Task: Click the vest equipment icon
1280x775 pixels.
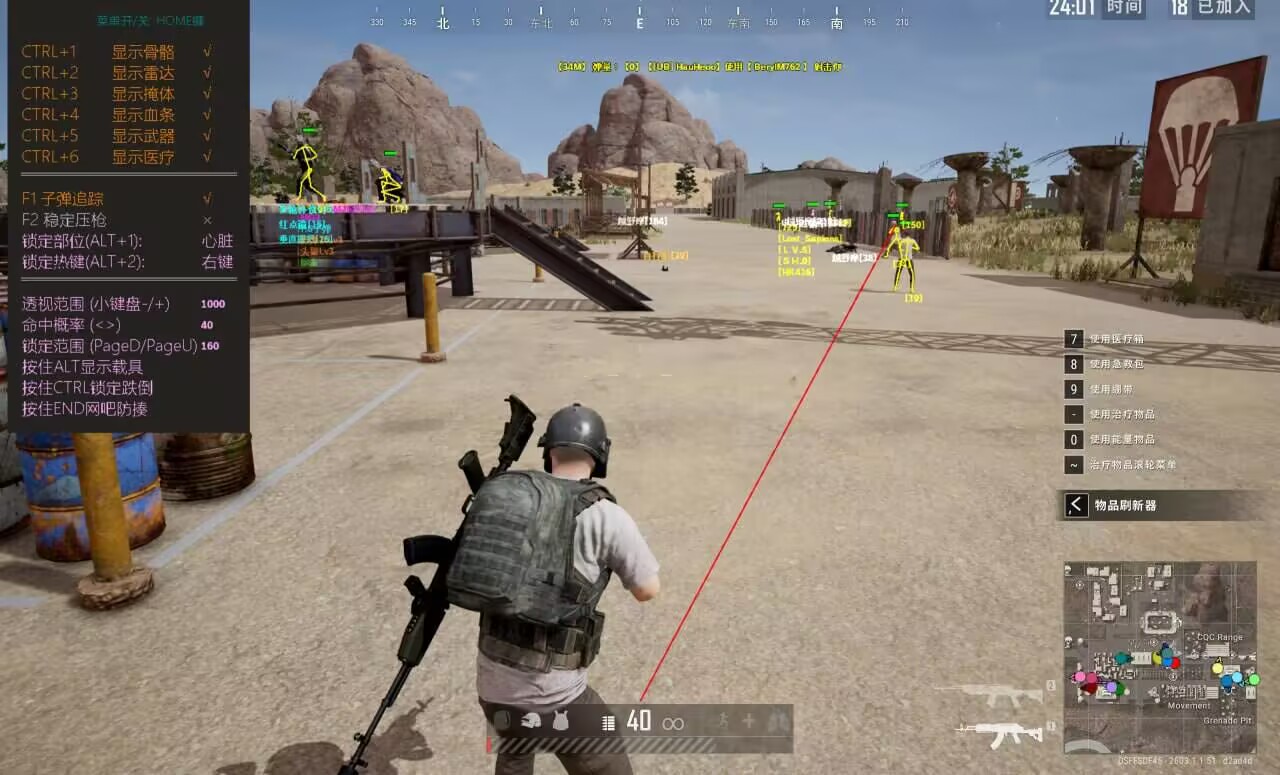Action: click(560, 720)
